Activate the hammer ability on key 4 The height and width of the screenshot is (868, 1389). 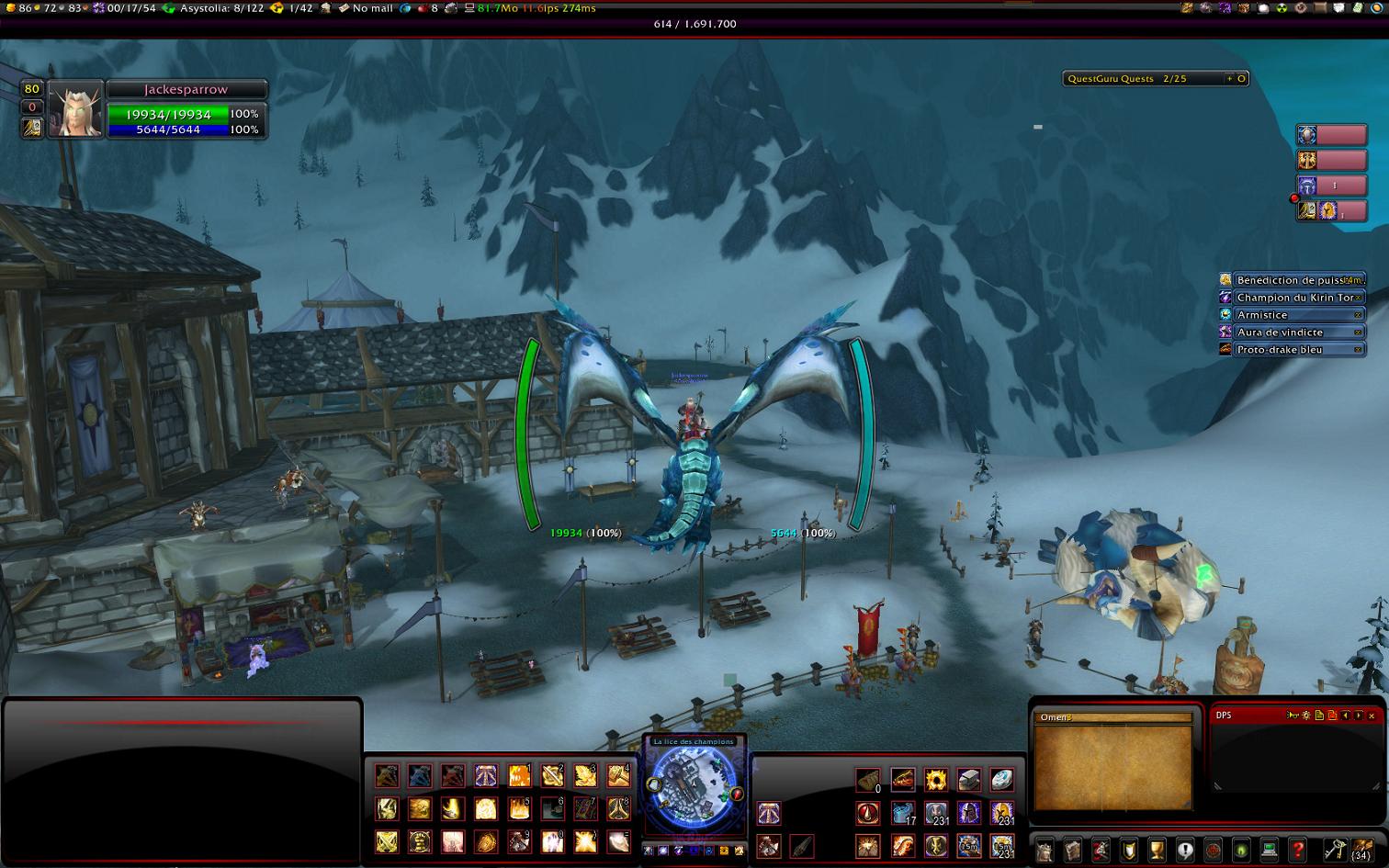[618, 776]
